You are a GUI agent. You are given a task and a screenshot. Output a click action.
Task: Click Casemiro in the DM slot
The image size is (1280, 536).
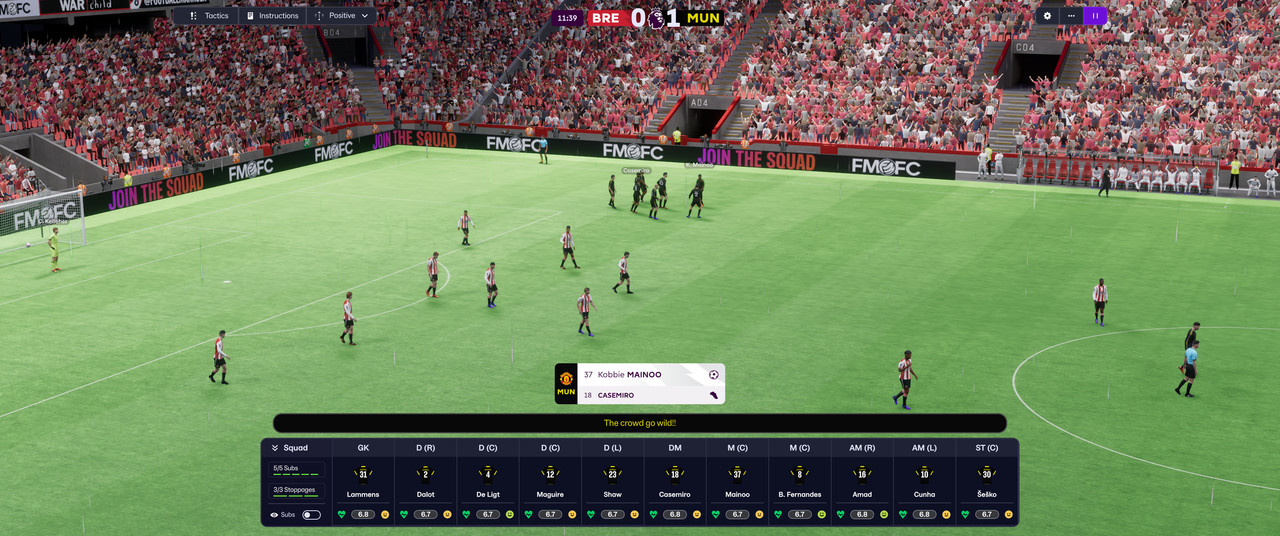point(675,482)
